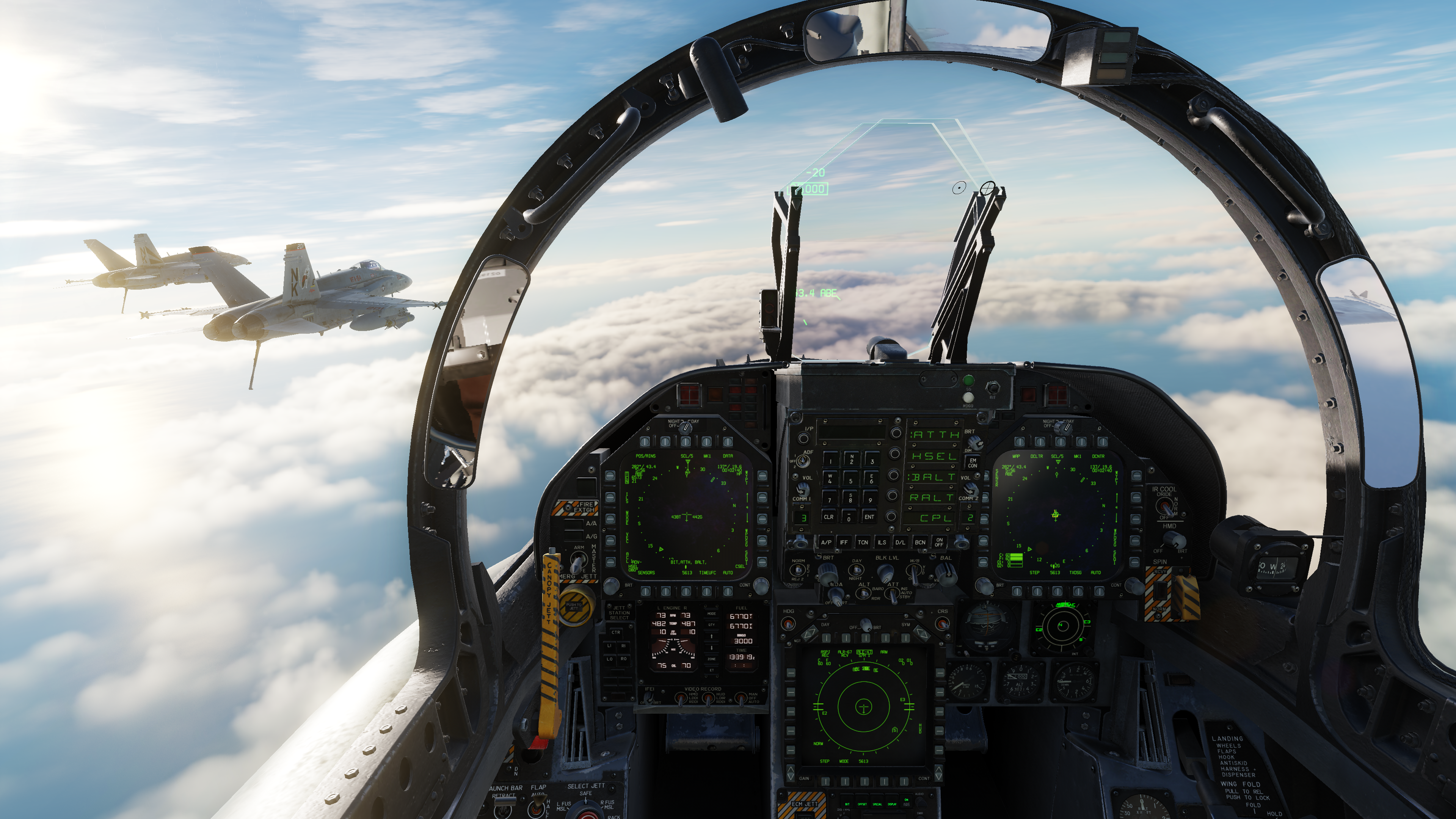Tap the keypad 5 key
Screen dimensions: 1456x819
tap(850, 480)
